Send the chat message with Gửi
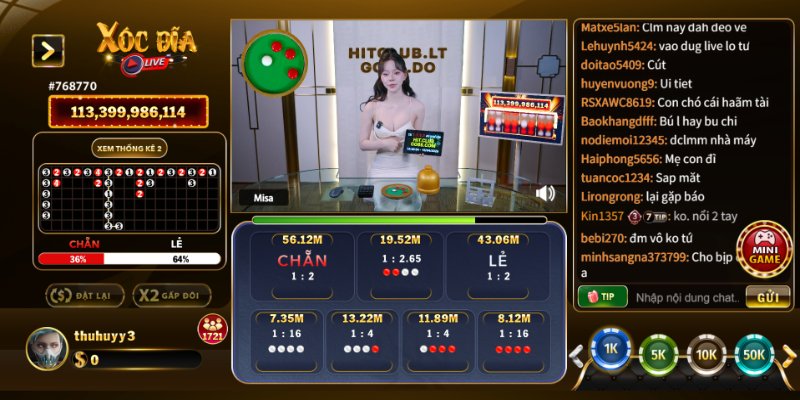 [768, 297]
